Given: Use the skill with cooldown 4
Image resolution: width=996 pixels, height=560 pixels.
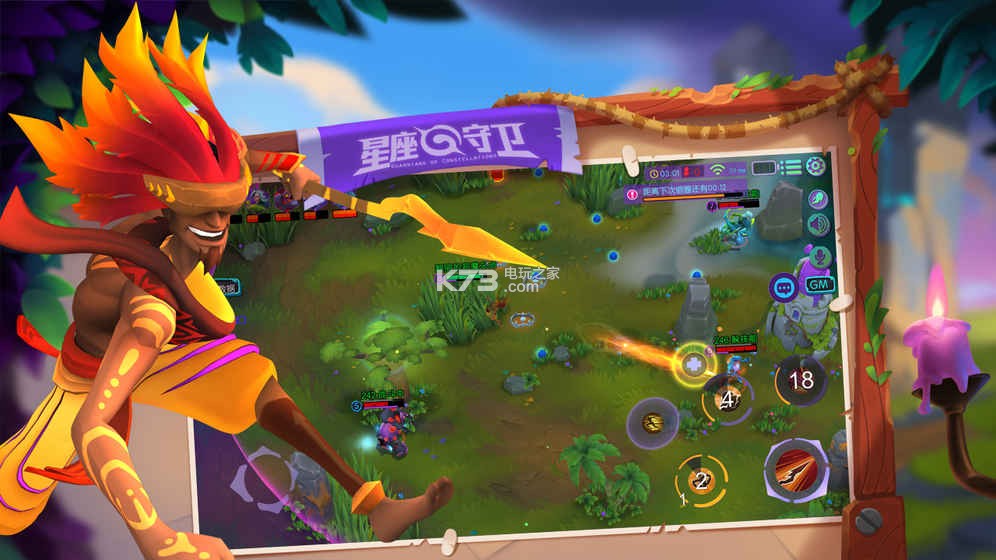Looking at the screenshot, I should coord(728,399).
